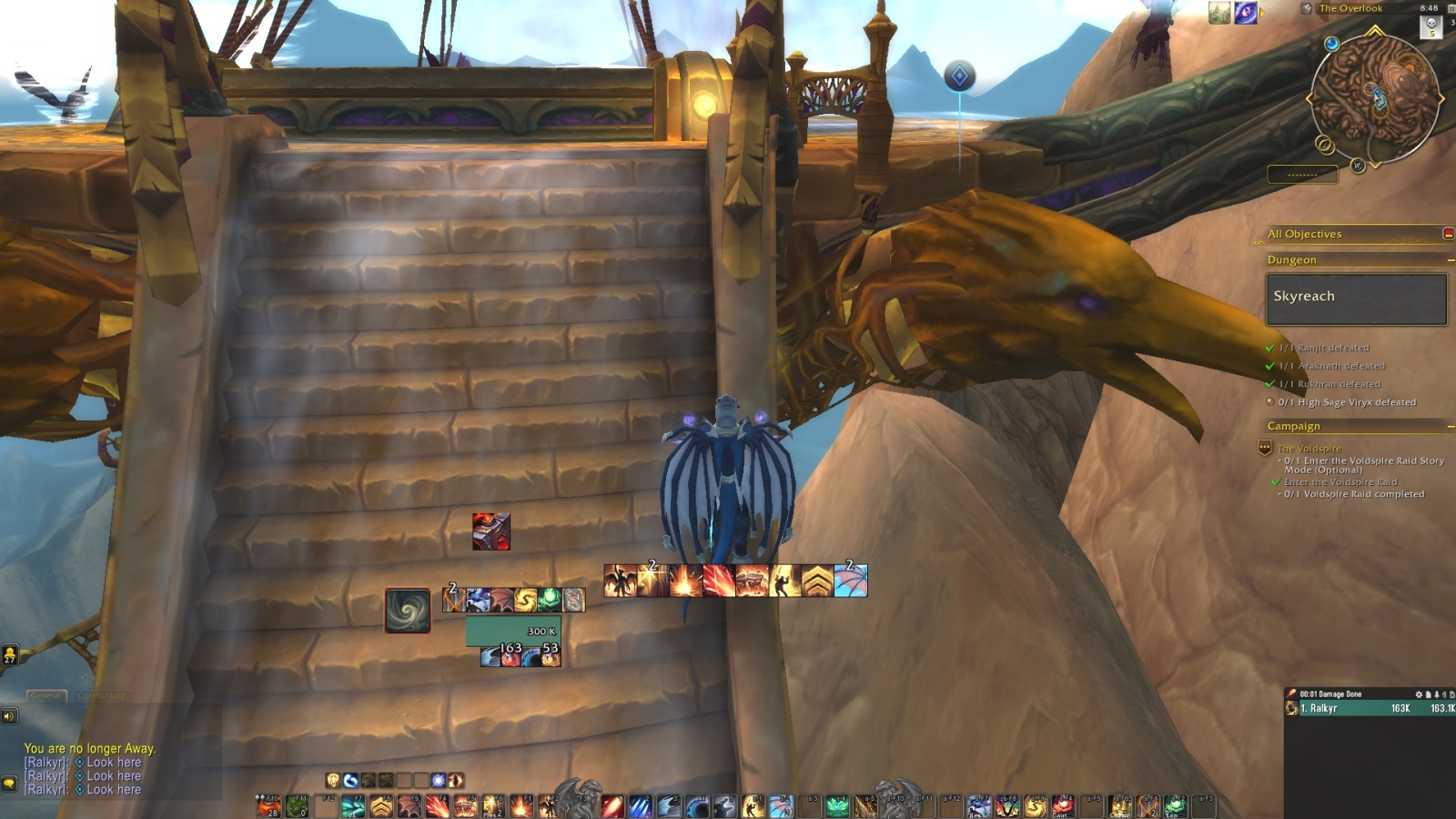Click the blue tracking orb on the minimap
Image resolution: width=1456 pixels, height=819 pixels.
[x=1331, y=43]
